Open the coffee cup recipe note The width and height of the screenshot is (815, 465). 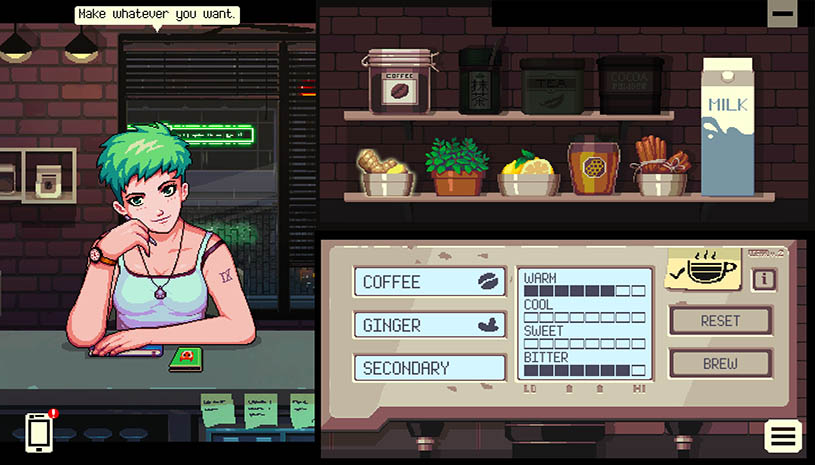(x=702, y=269)
